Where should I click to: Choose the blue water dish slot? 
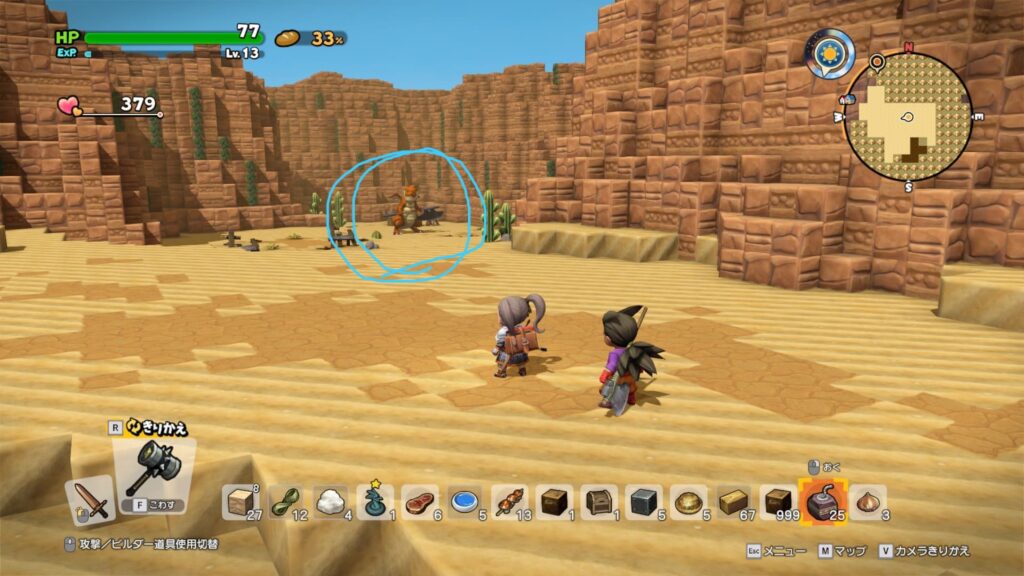[x=462, y=502]
